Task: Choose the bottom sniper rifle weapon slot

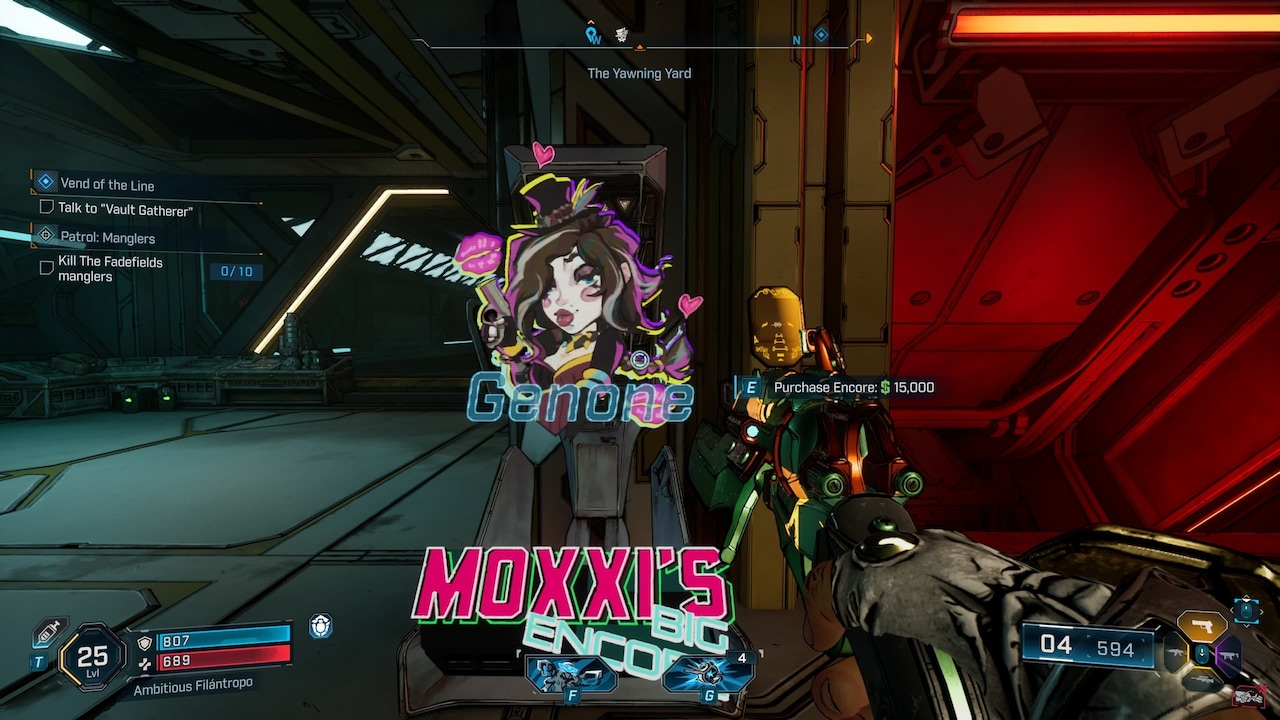Action: click(1201, 682)
